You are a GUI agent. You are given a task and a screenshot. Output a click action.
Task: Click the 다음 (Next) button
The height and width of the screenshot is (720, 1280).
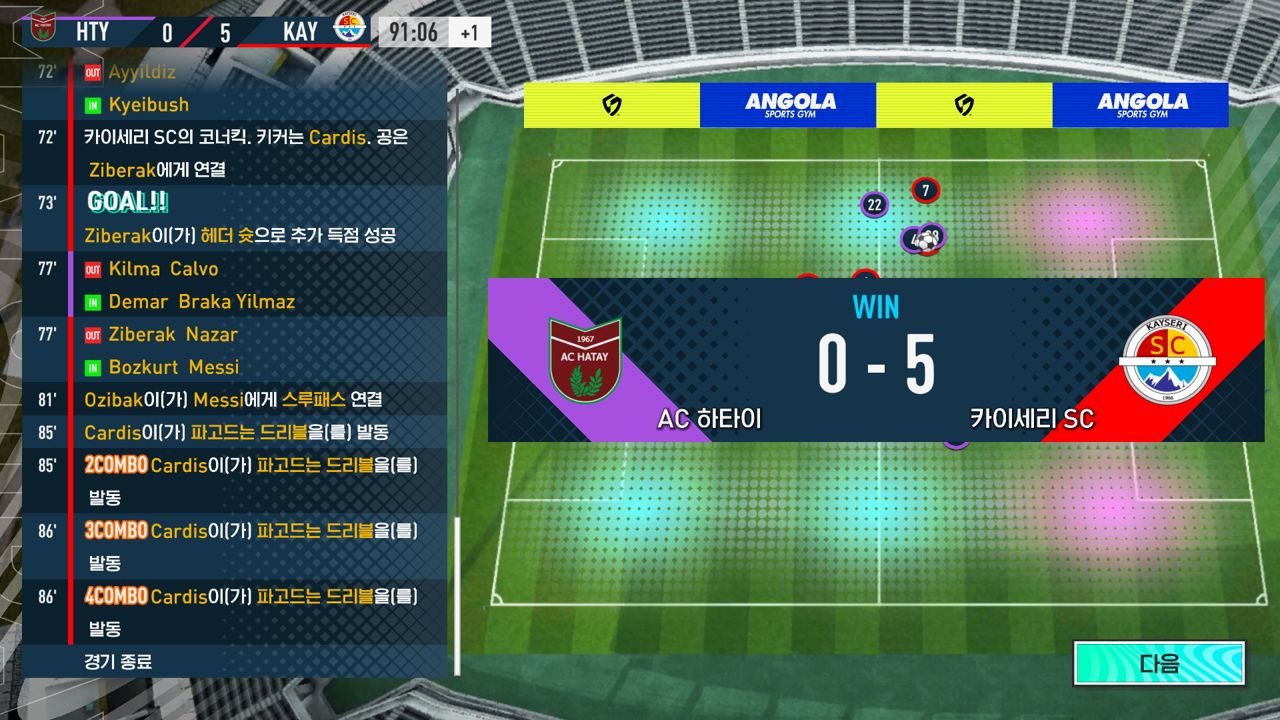coord(1159,663)
